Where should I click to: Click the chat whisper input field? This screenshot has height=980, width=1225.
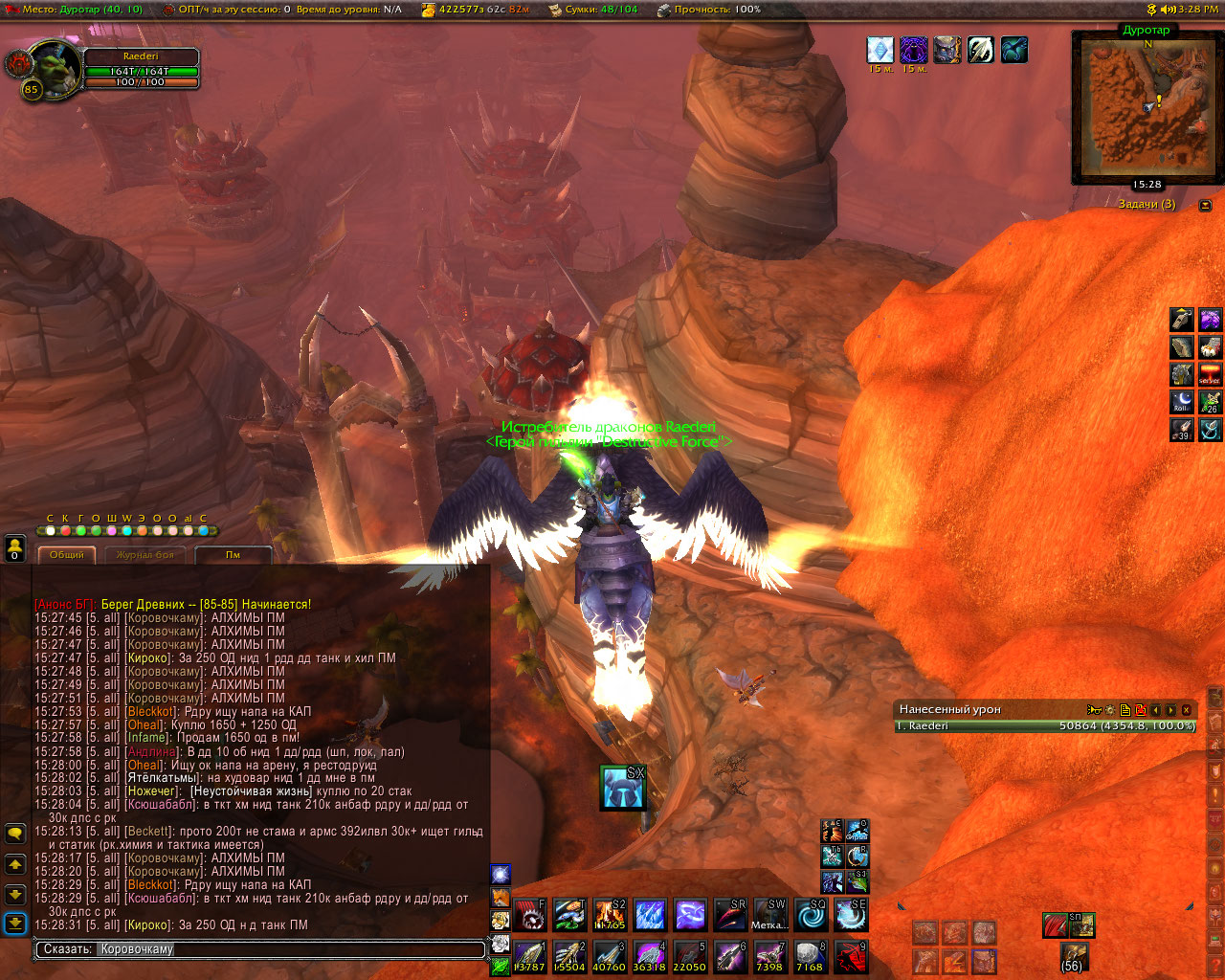coord(260,949)
